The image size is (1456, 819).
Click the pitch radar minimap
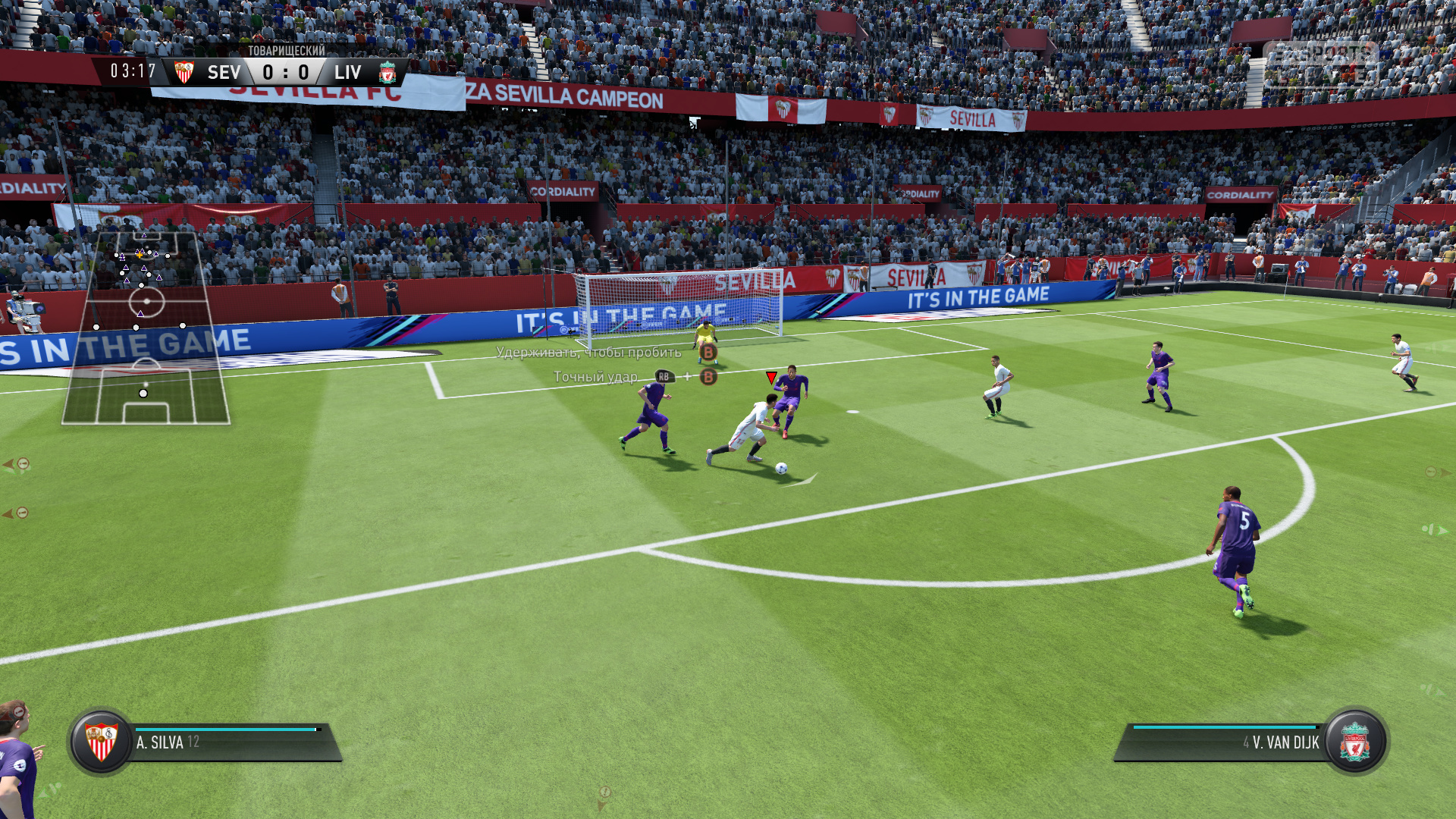pyautogui.click(x=146, y=328)
